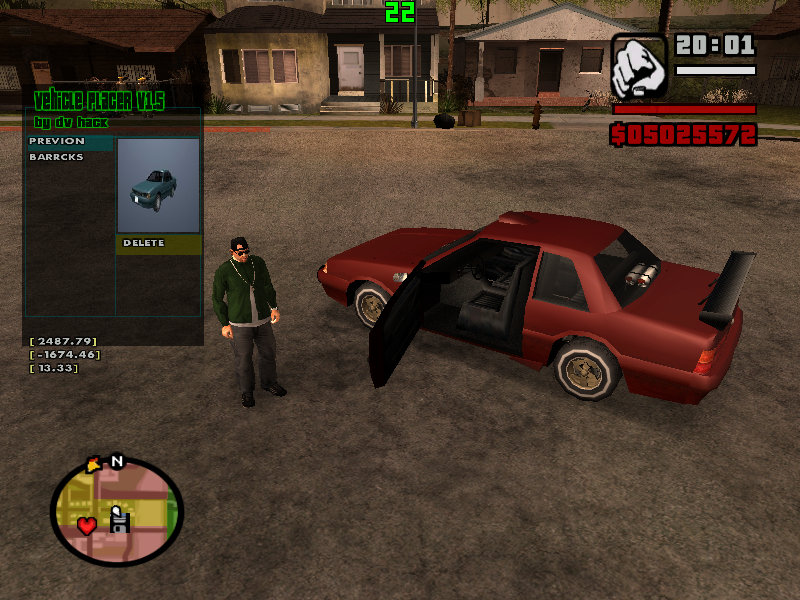
Task: Choose BARRCKS from the vehicle list
Action: [57, 157]
